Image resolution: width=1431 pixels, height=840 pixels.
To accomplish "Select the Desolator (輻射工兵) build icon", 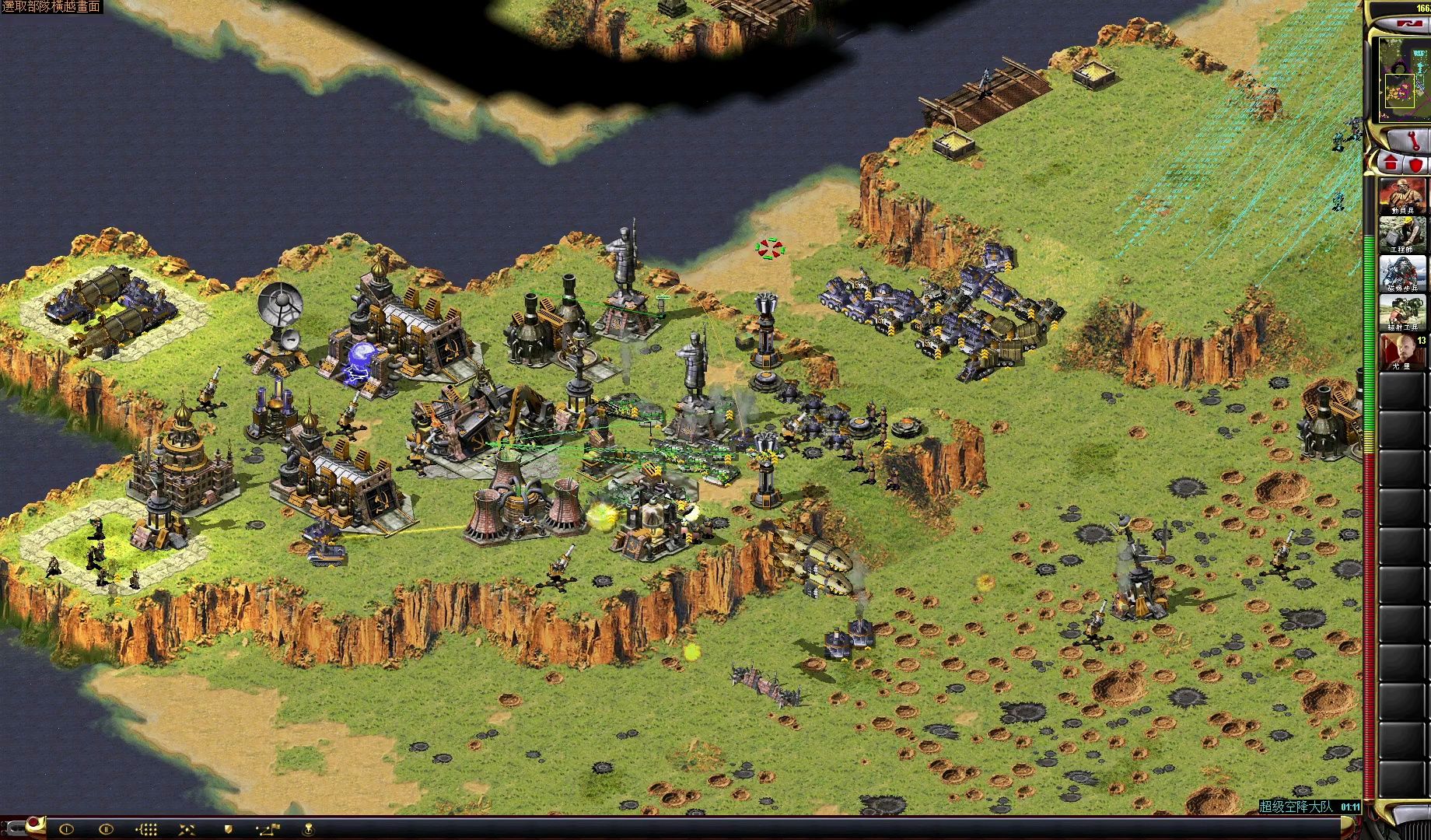I will [x=1403, y=313].
